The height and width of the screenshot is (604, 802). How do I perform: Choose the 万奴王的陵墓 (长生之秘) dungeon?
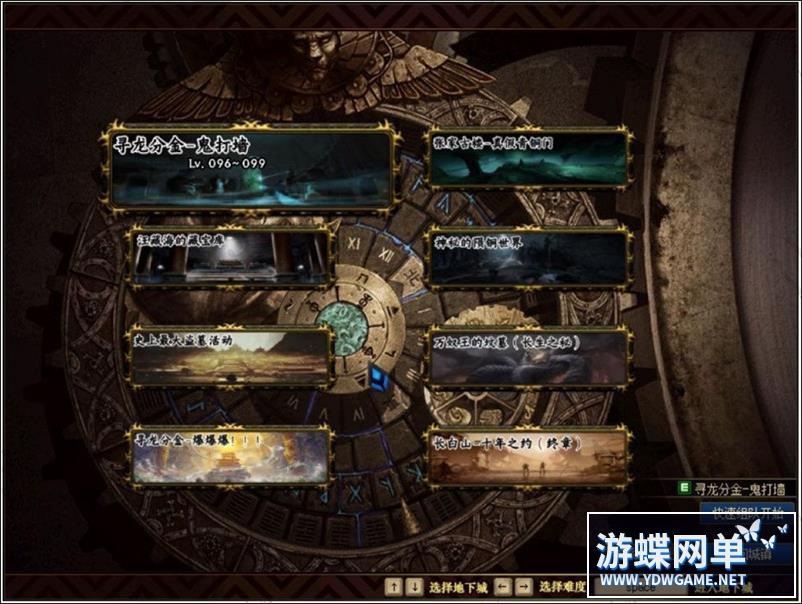pyautogui.click(x=529, y=357)
